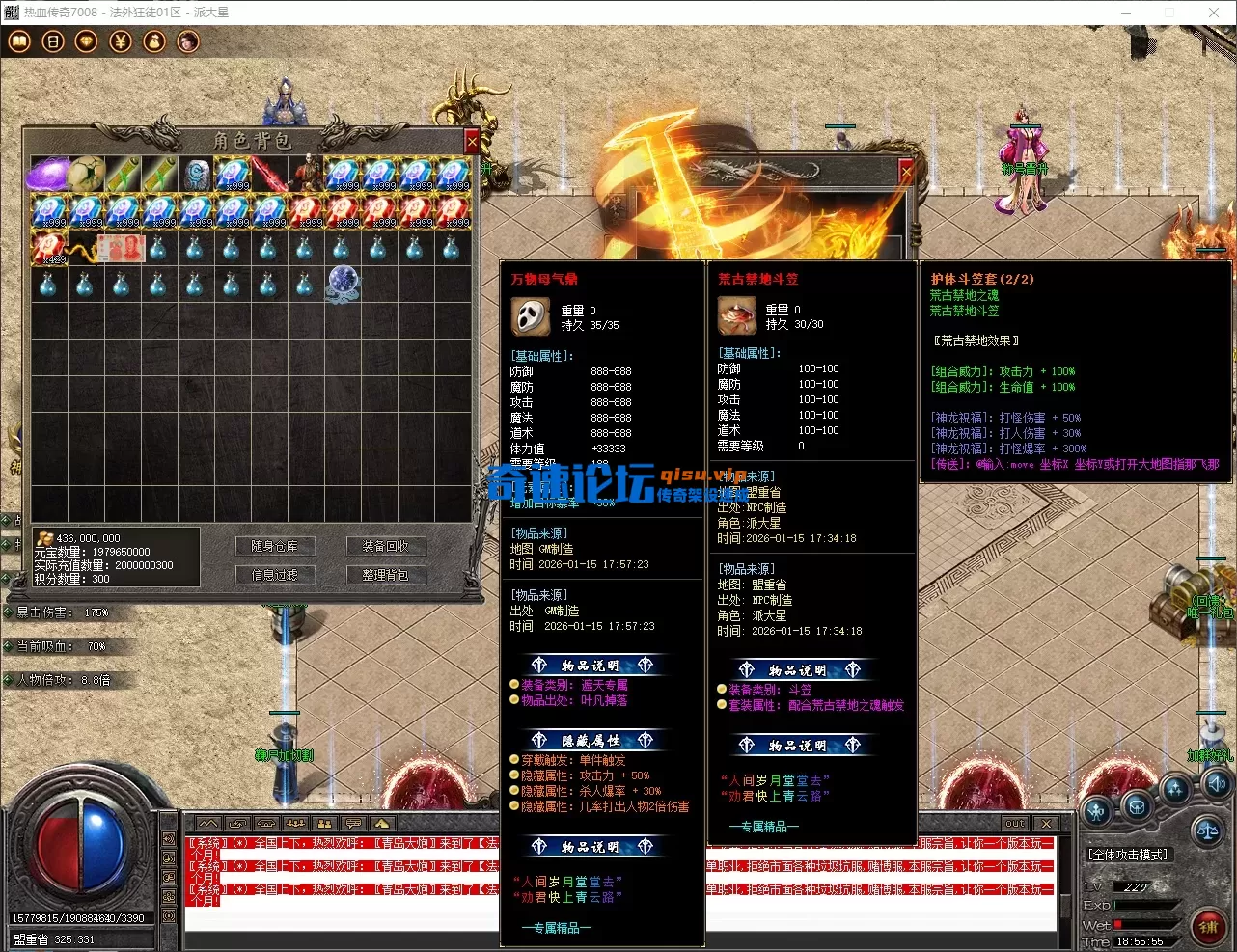Open the red 铺 shop button
The image size is (1237, 952).
click(x=1207, y=927)
